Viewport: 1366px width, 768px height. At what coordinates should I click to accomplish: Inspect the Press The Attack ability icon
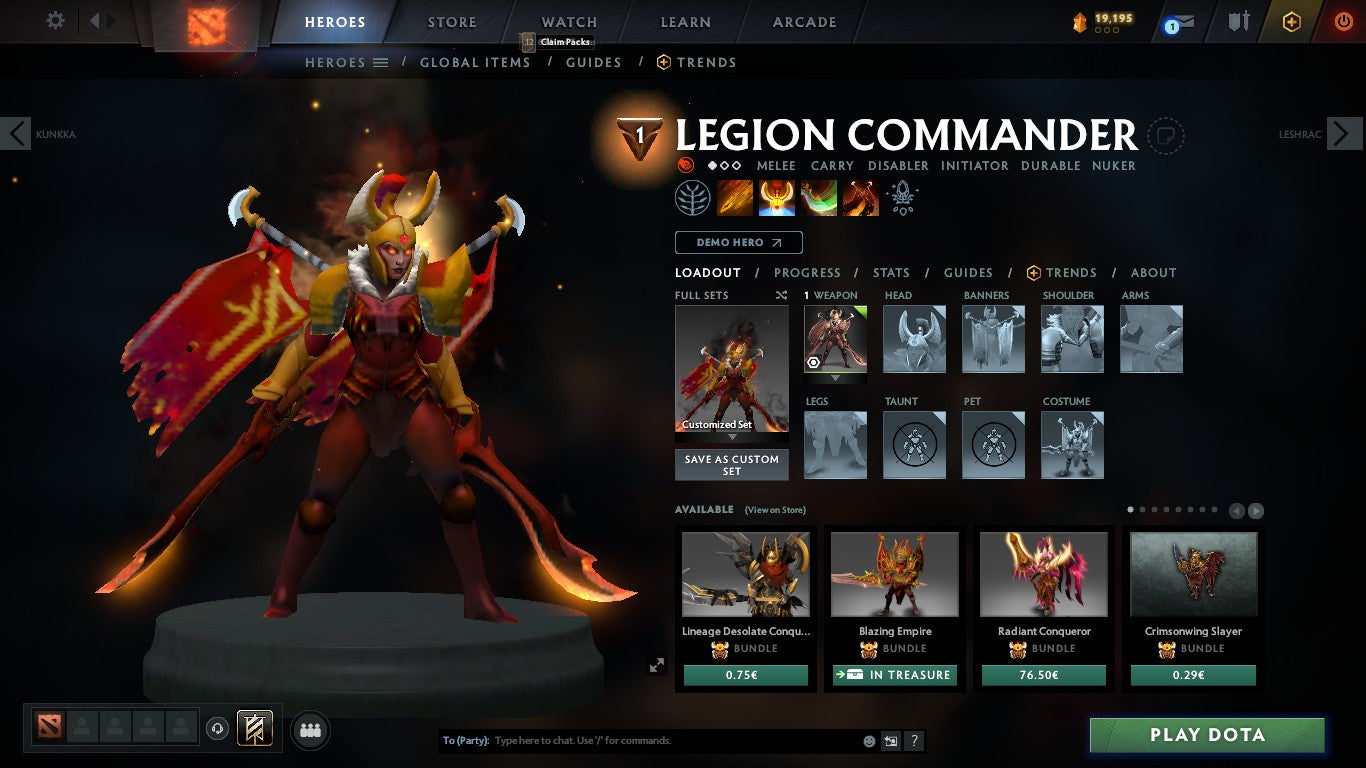pyautogui.click(x=777, y=197)
